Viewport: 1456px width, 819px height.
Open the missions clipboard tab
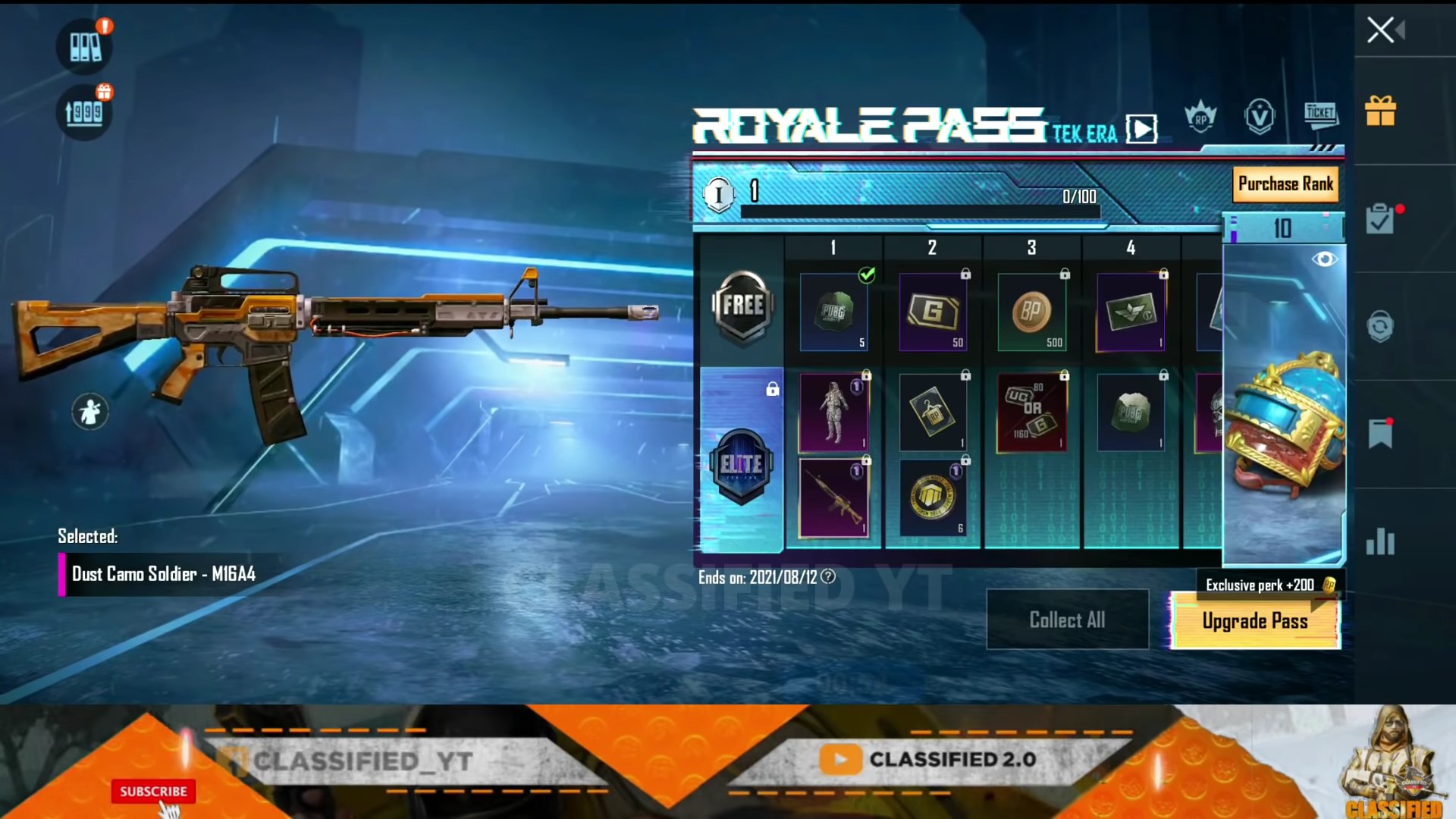(x=1380, y=219)
